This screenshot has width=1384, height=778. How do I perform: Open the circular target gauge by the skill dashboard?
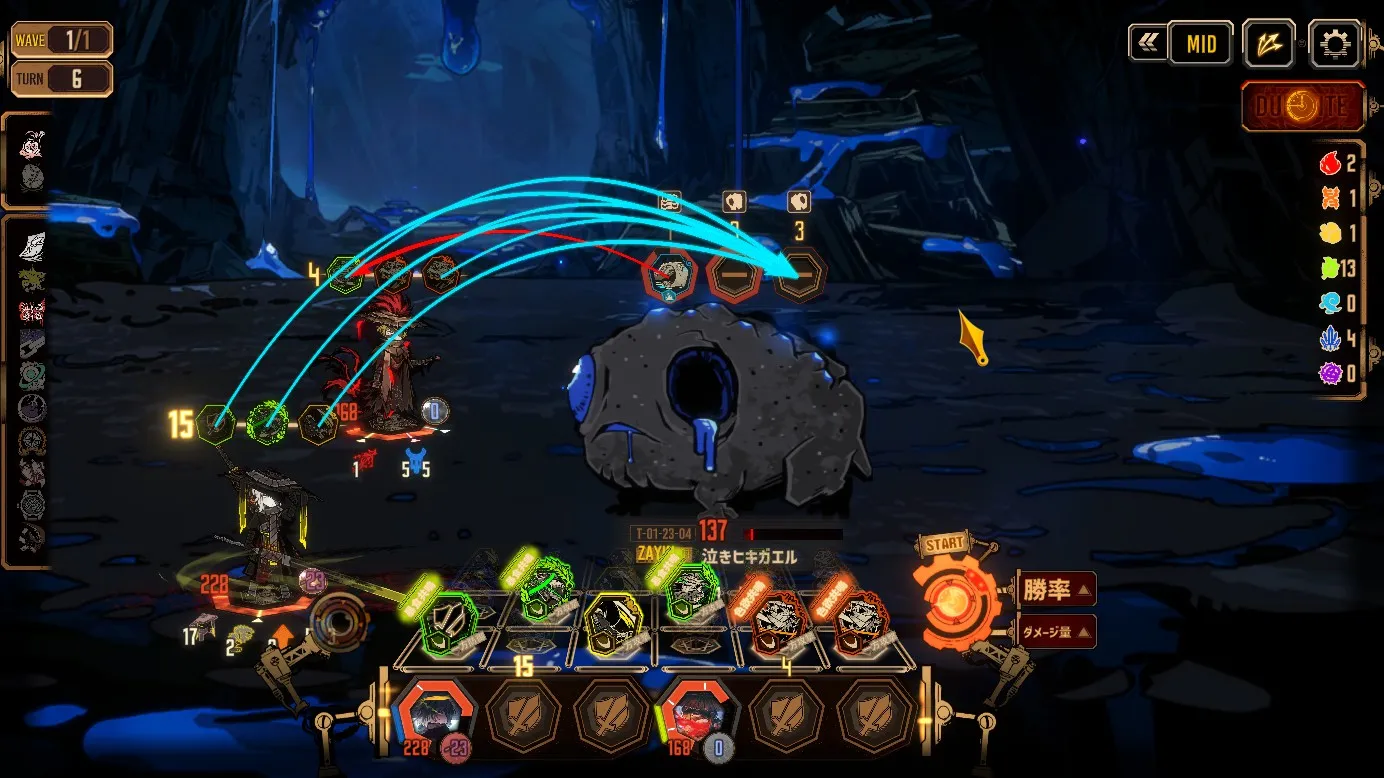click(x=339, y=620)
